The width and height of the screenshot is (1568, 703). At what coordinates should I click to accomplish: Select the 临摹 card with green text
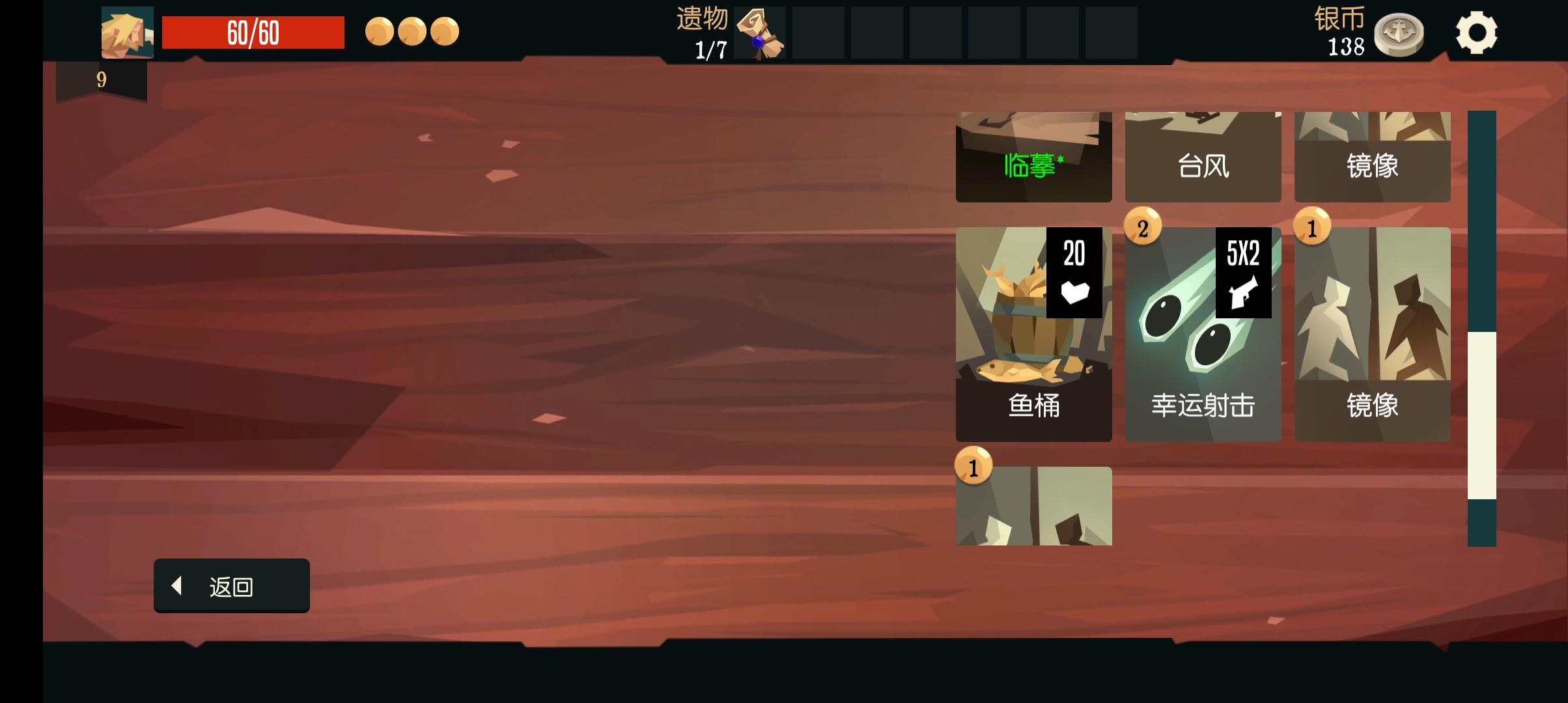[x=1034, y=156]
